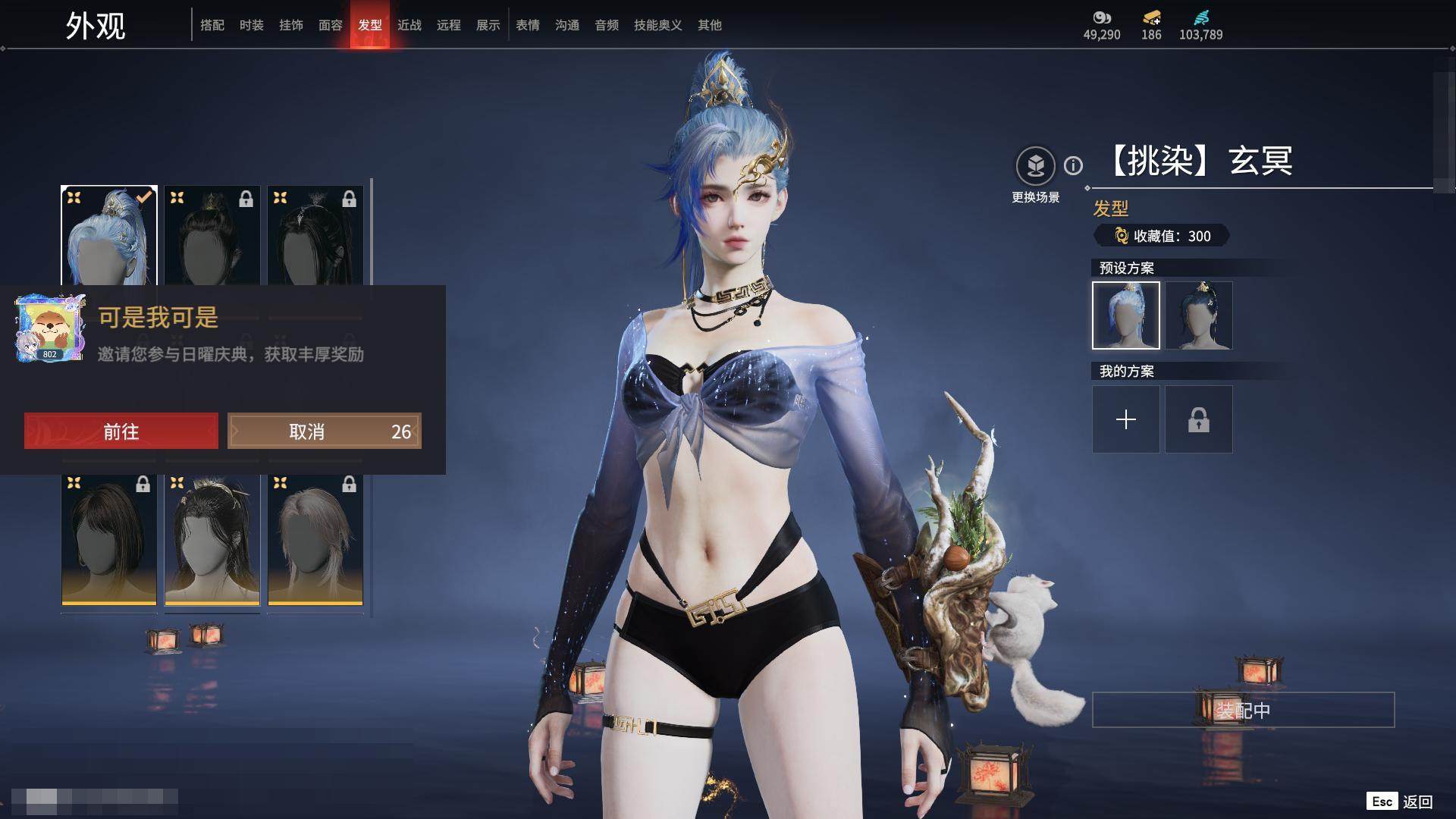Open the 技能奥义 tab
Viewport: 1456px width, 819px height.
click(x=657, y=25)
